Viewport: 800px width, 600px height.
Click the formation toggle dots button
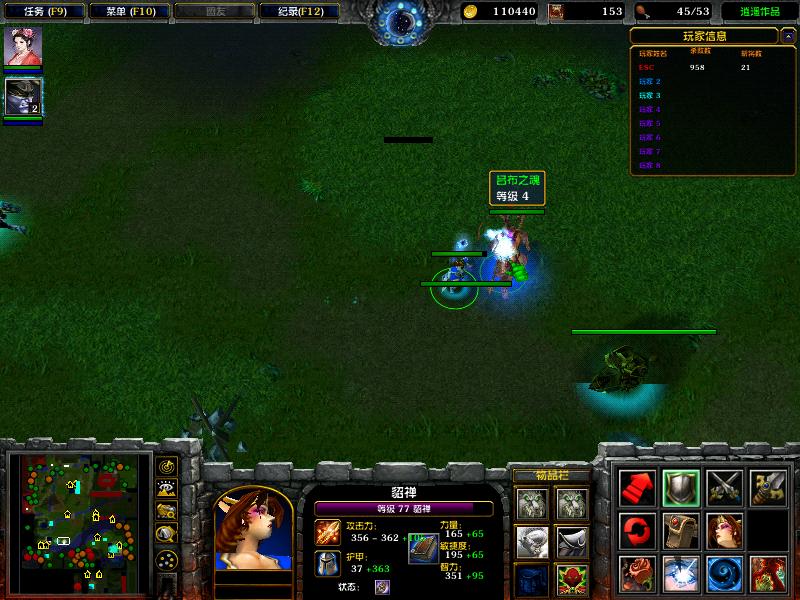tap(166, 559)
